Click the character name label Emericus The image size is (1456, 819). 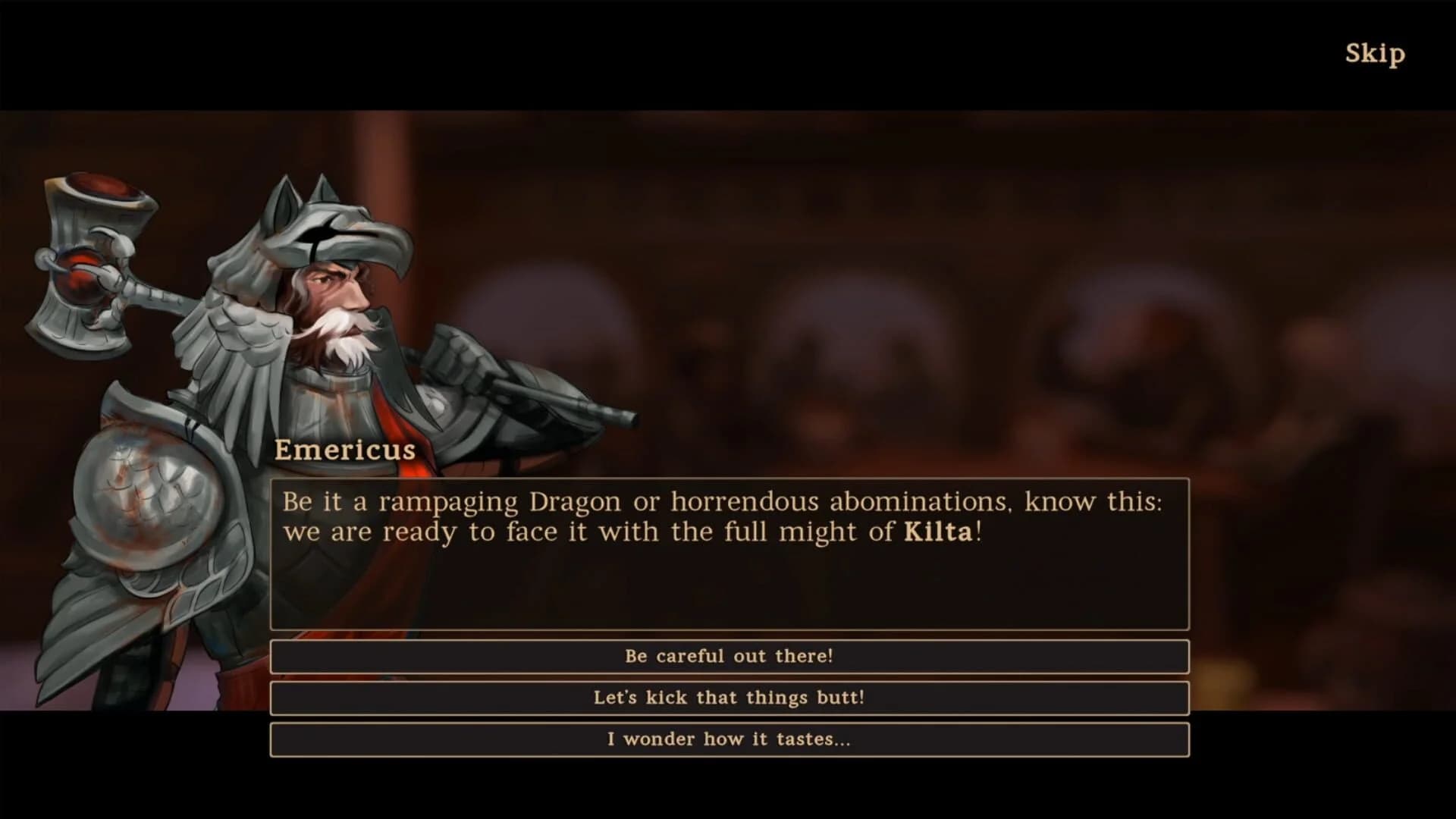[x=345, y=449]
